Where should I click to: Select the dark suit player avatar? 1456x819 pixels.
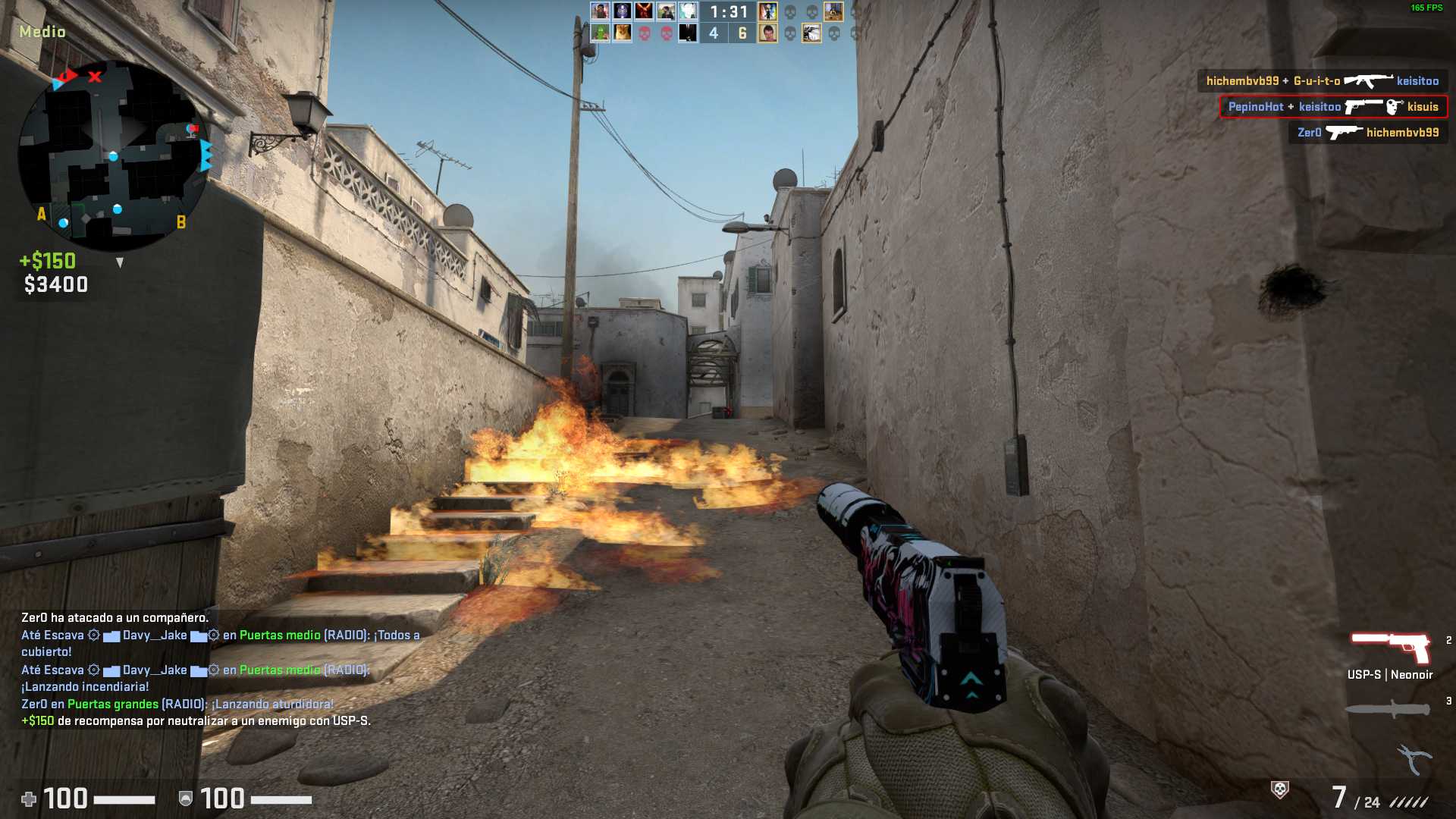click(x=688, y=33)
